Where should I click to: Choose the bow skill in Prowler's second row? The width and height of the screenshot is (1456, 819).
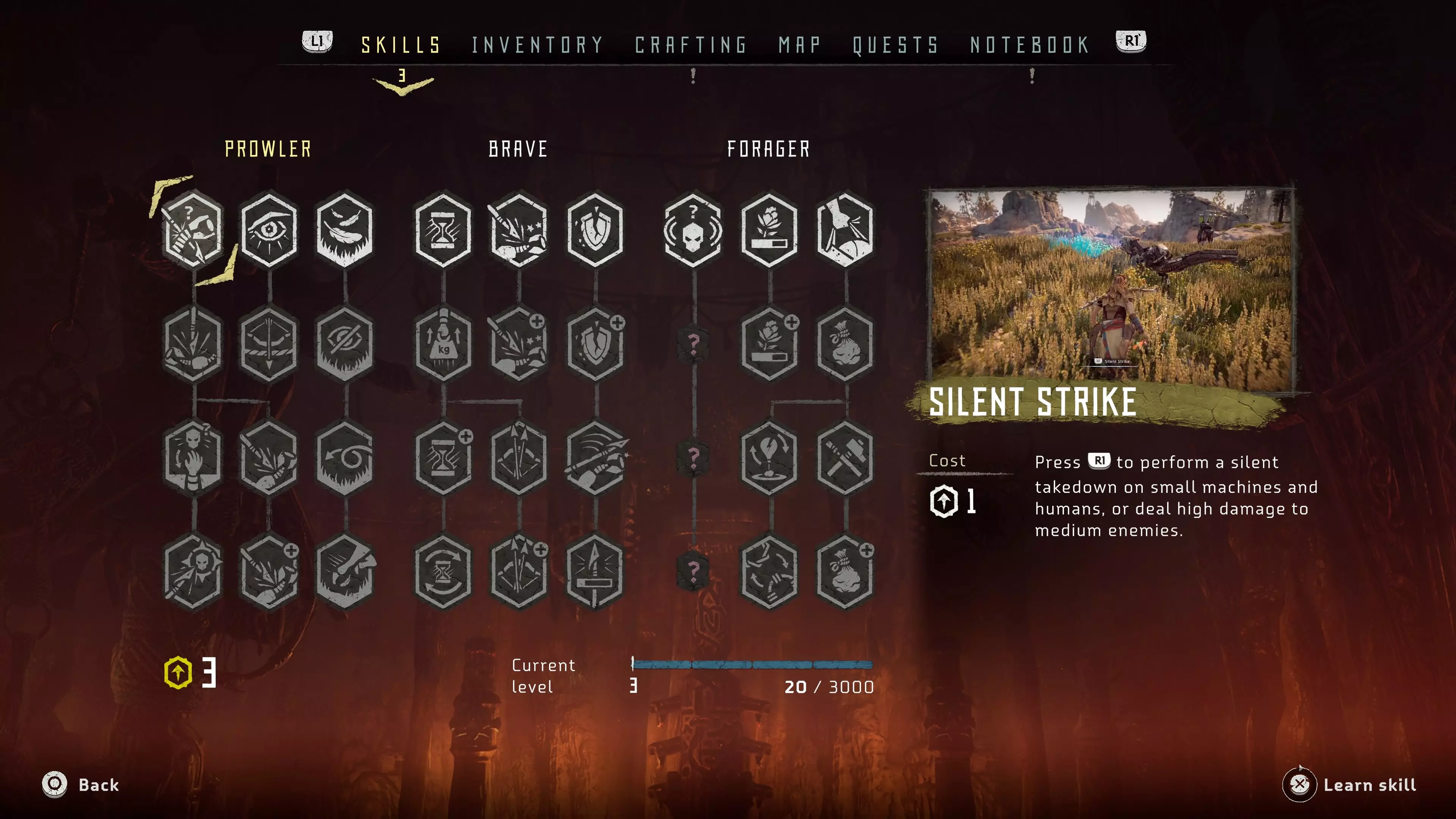[x=269, y=344]
